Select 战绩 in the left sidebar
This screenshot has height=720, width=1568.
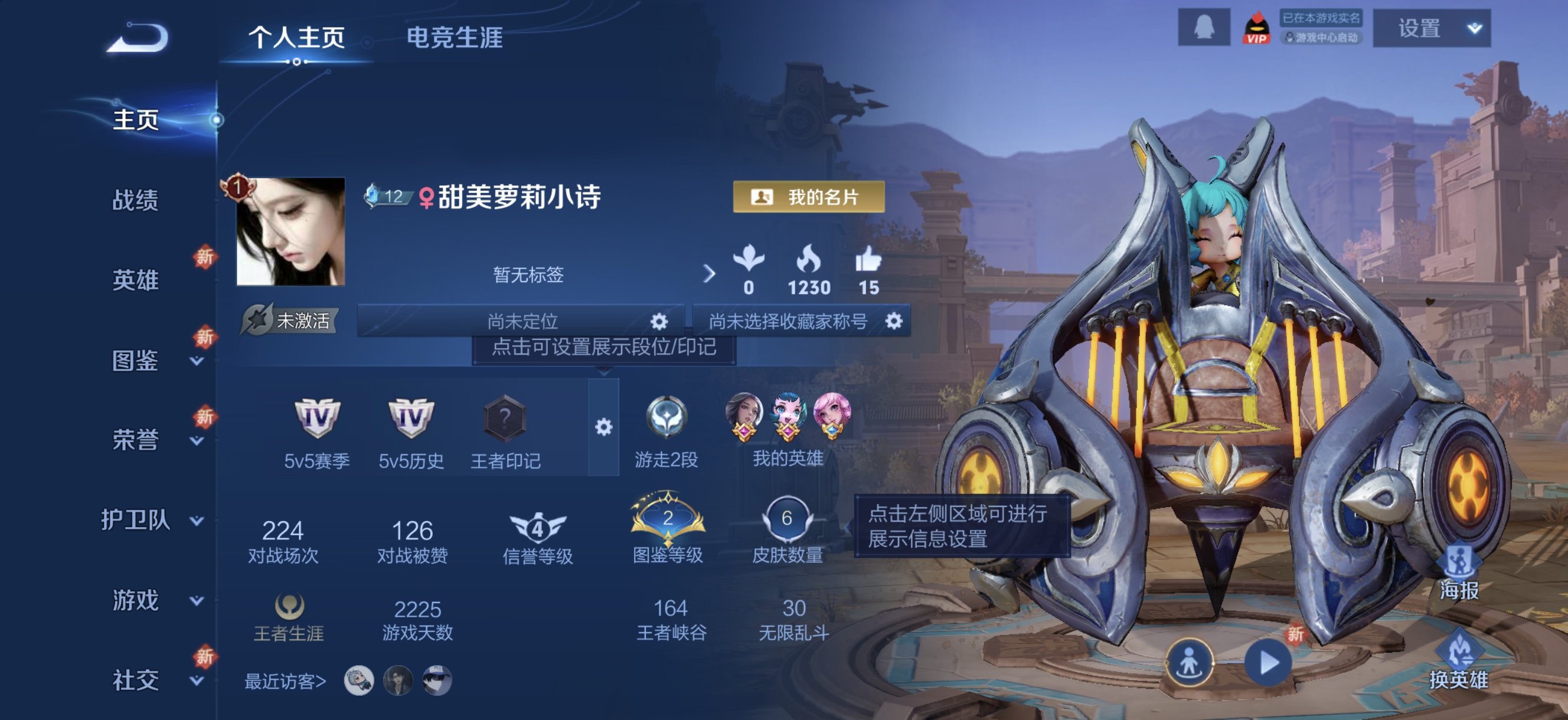point(134,201)
